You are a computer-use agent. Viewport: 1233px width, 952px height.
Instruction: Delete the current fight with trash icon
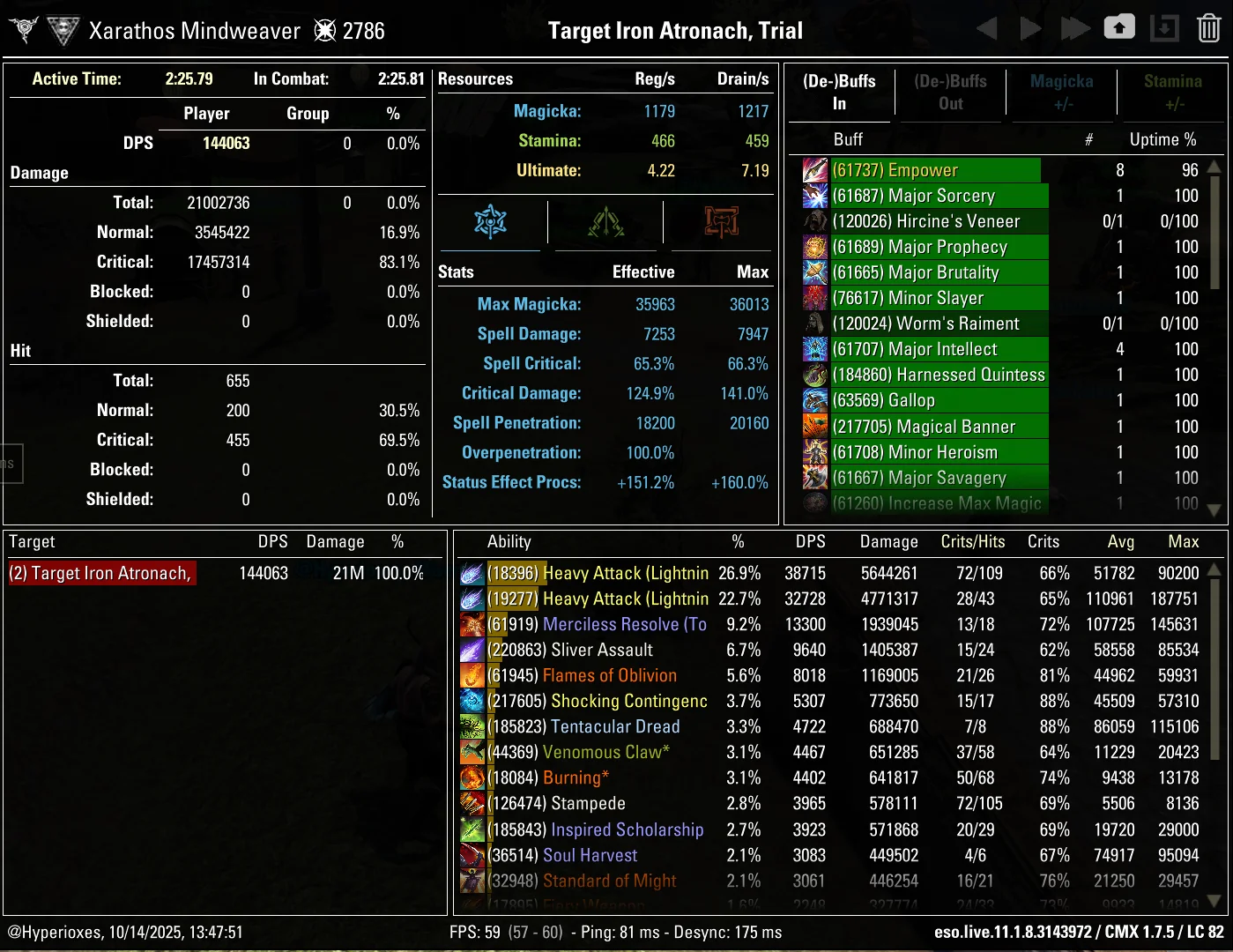point(1208,27)
